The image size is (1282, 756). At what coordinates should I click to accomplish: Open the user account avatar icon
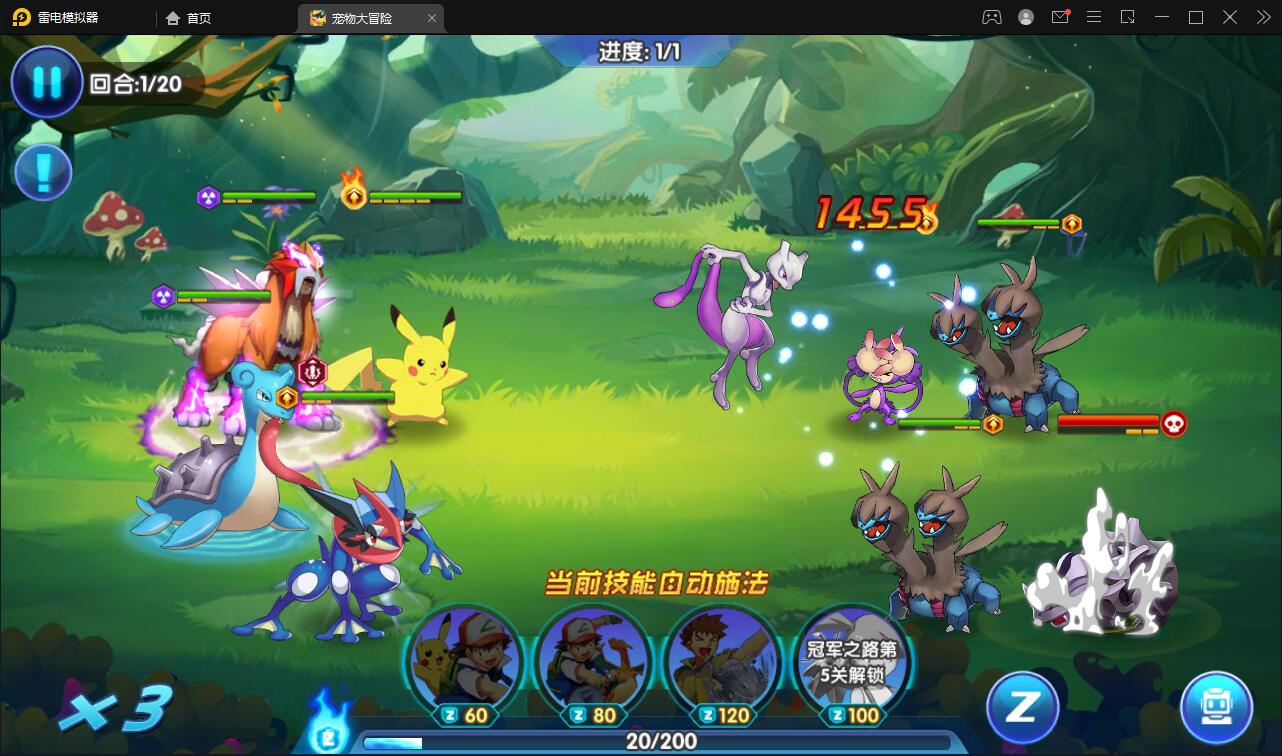click(1025, 17)
